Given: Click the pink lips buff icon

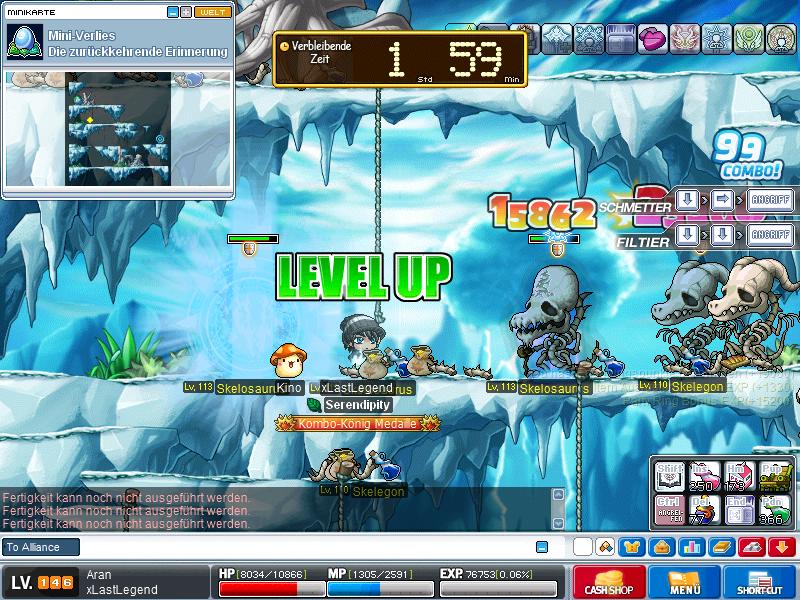Looking at the screenshot, I should 652,39.
